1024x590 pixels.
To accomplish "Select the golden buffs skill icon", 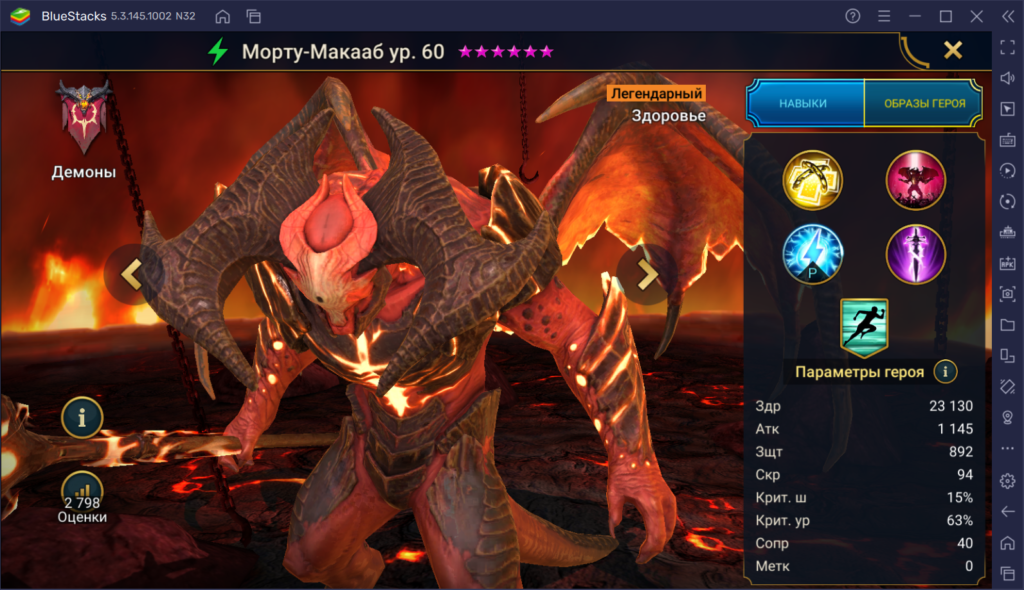I will click(813, 180).
